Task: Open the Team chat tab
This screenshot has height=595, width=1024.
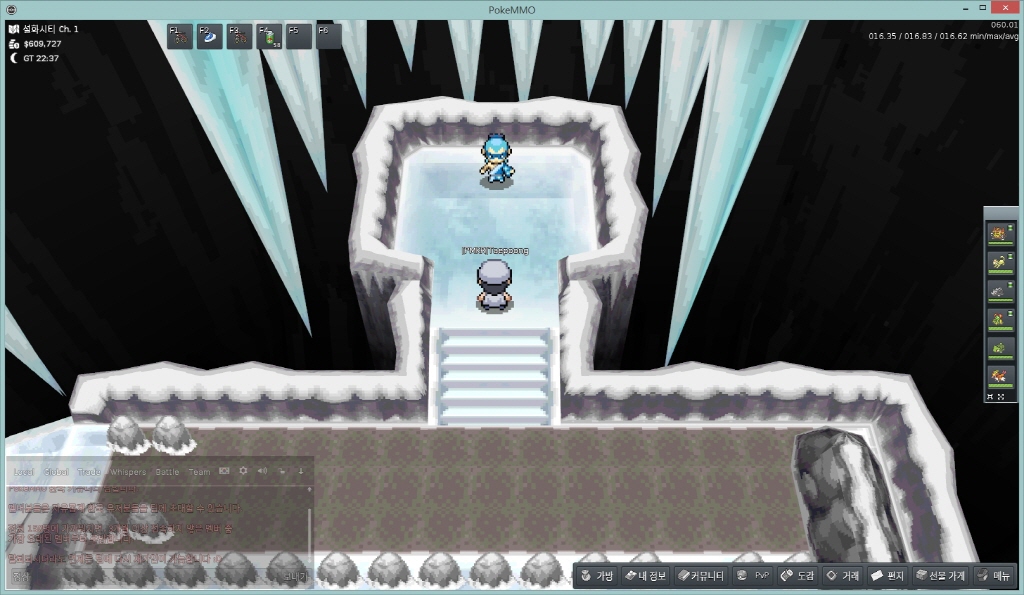Action: pos(199,471)
